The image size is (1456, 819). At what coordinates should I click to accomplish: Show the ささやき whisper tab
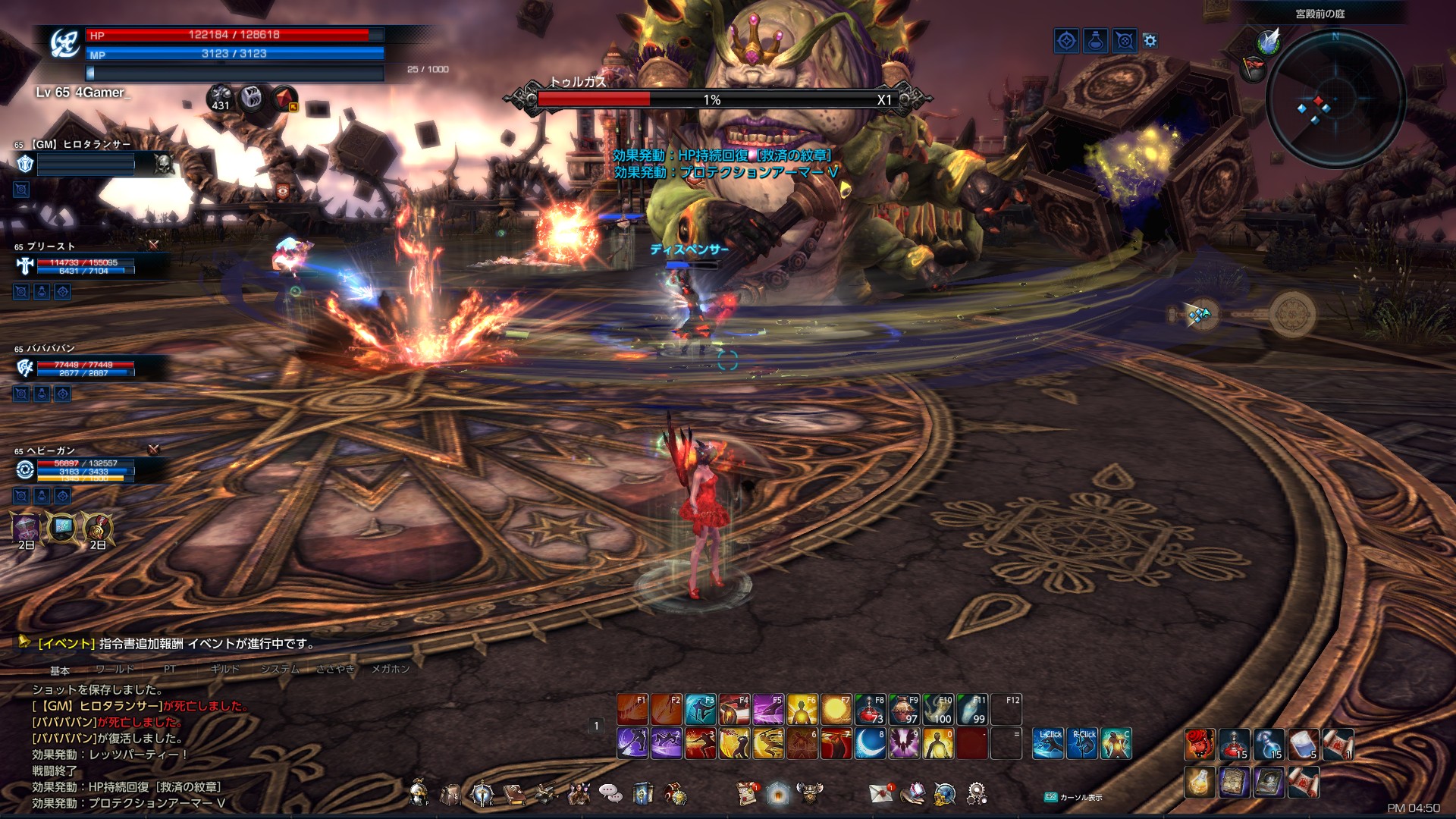[335, 669]
